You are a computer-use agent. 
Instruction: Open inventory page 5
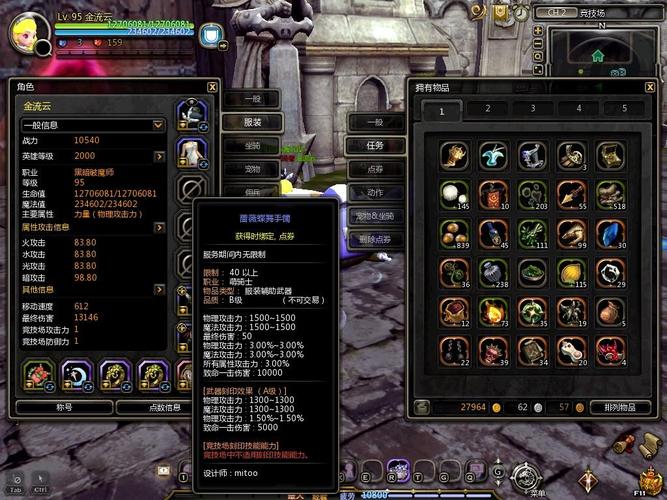tap(624, 109)
